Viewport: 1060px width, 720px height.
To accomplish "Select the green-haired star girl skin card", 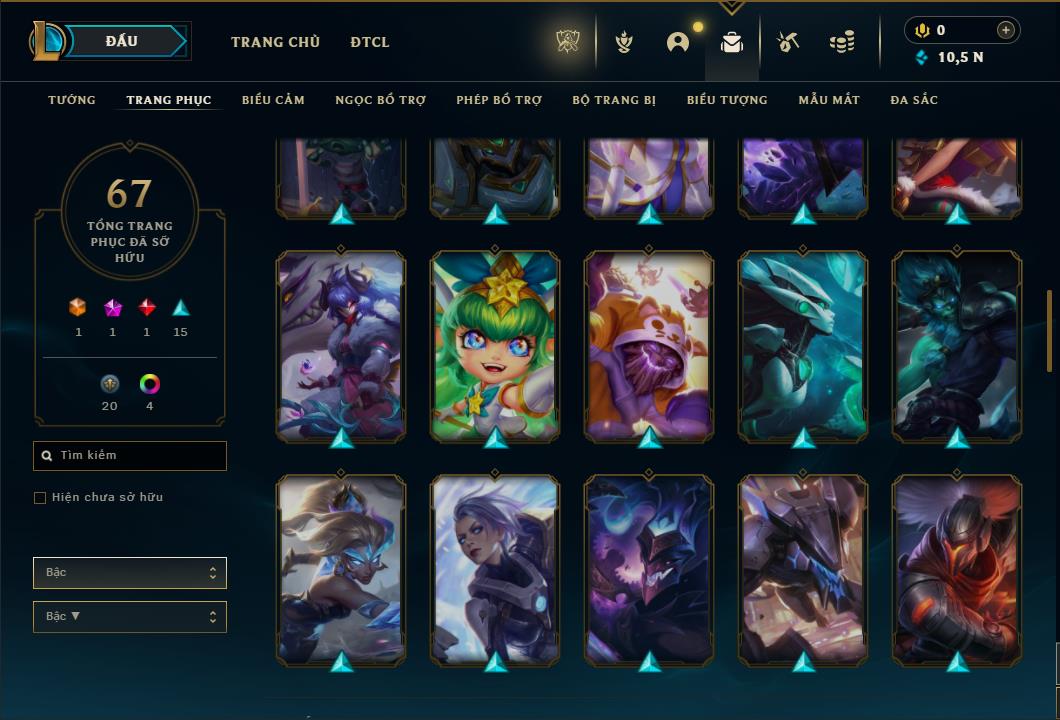I will point(495,345).
